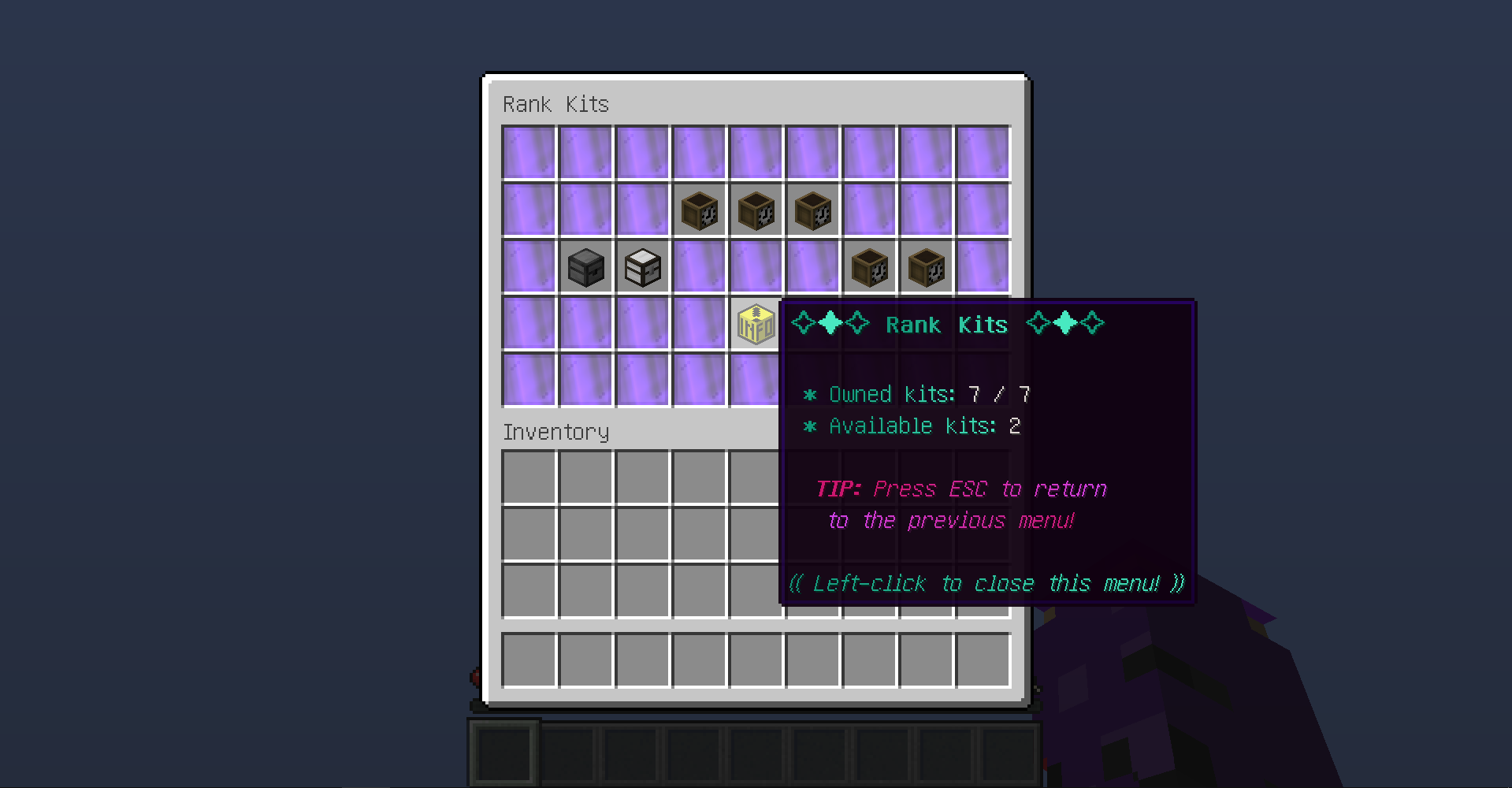Select the glass pane left of the INFO block

tap(699, 324)
